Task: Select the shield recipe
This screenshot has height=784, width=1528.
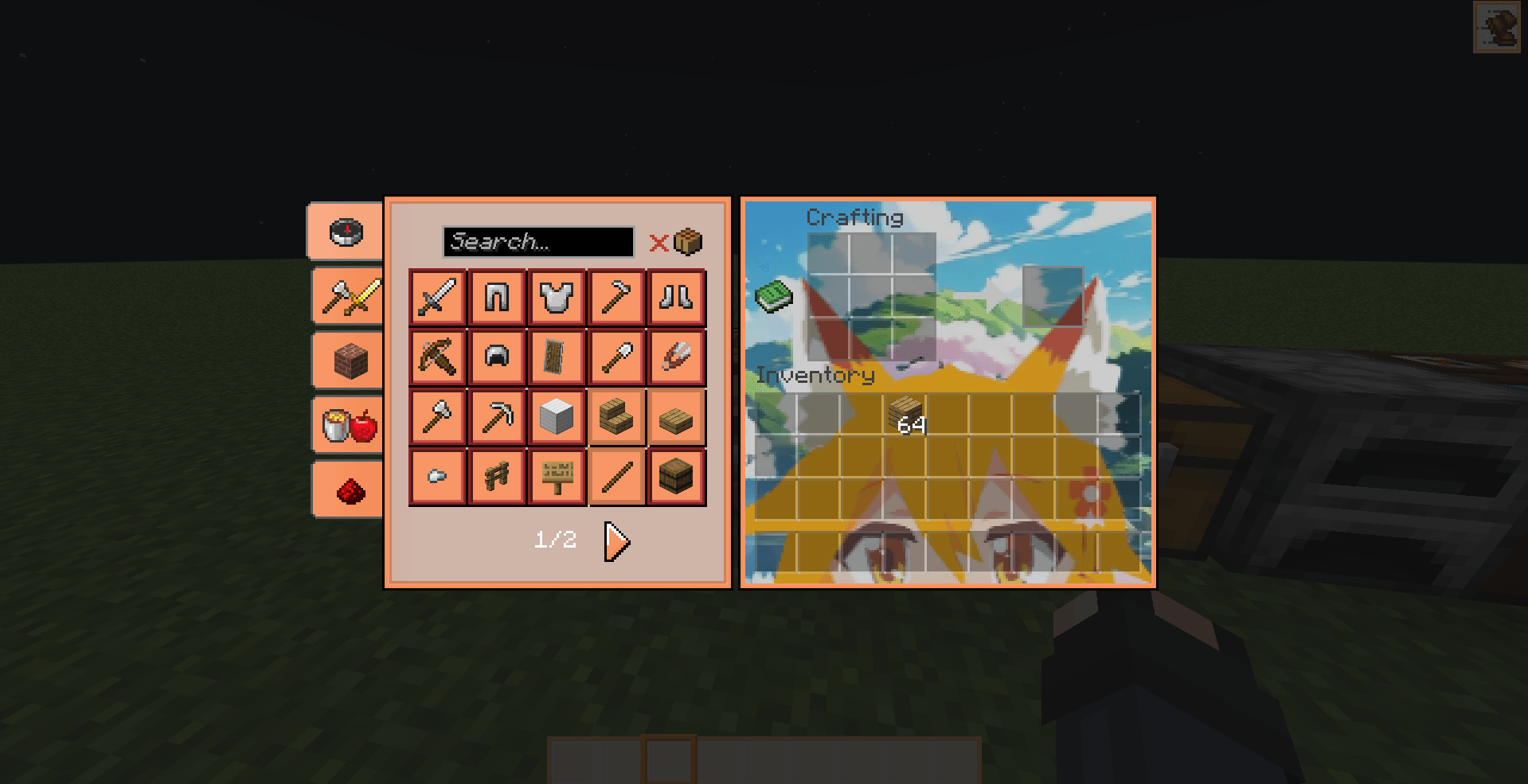Action: [x=557, y=356]
